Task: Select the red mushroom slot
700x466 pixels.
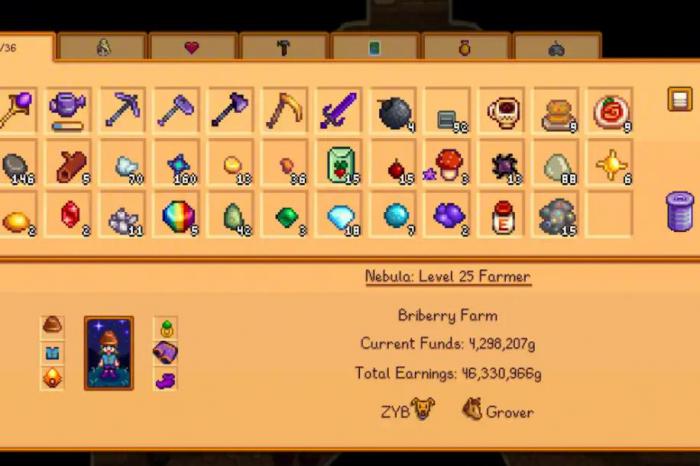Action: [x=448, y=165]
